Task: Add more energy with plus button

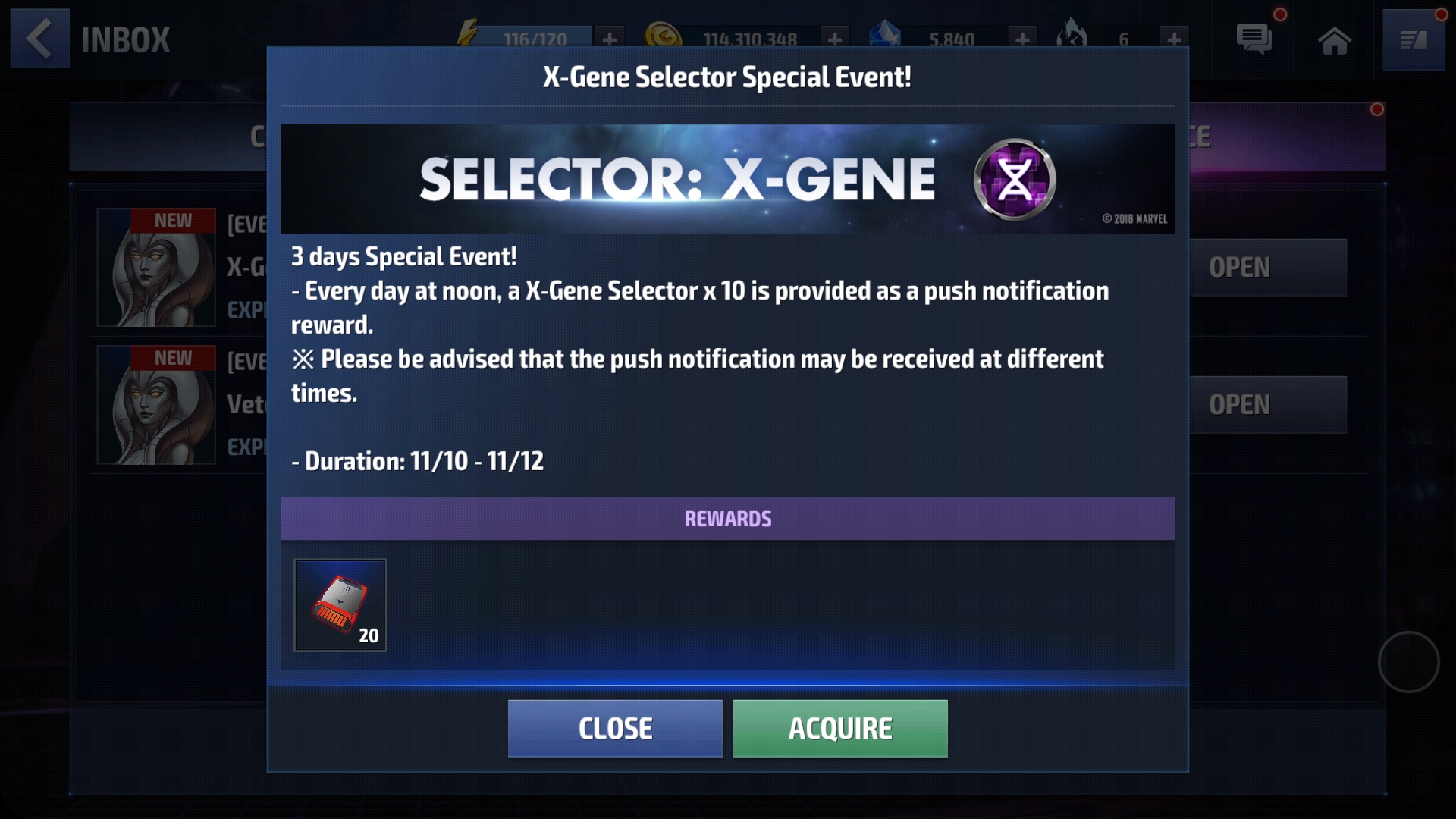Action: [x=609, y=39]
